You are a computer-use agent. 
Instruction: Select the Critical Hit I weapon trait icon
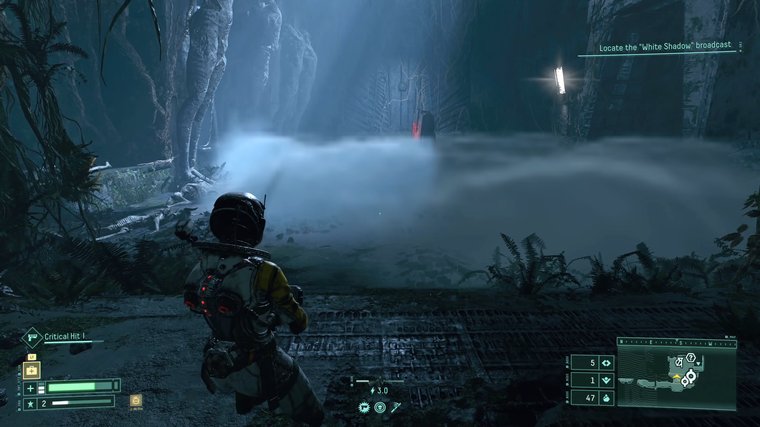(x=31, y=338)
